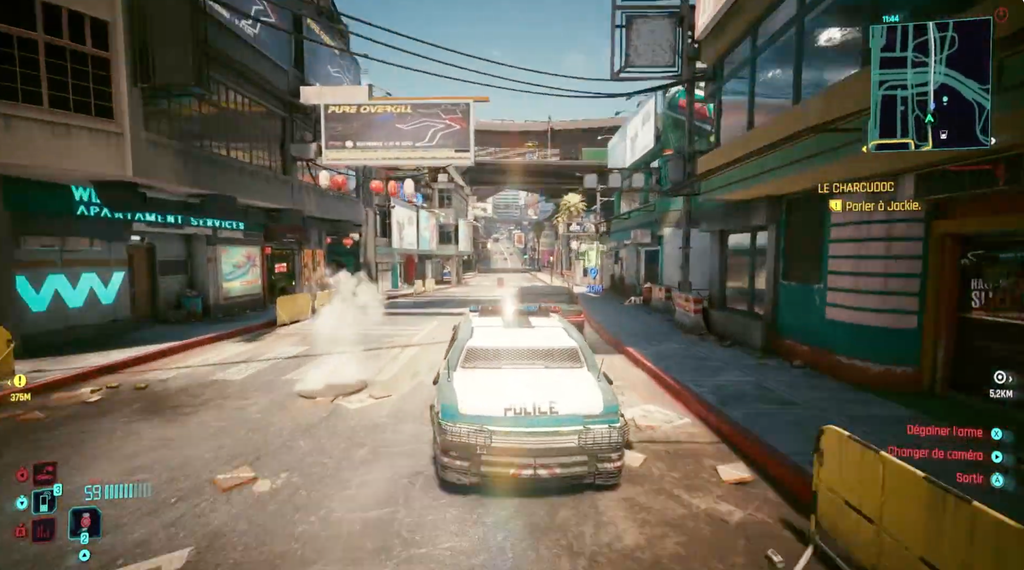
Task: Click the player arrow on the minimap
Action: tap(929, 118)
